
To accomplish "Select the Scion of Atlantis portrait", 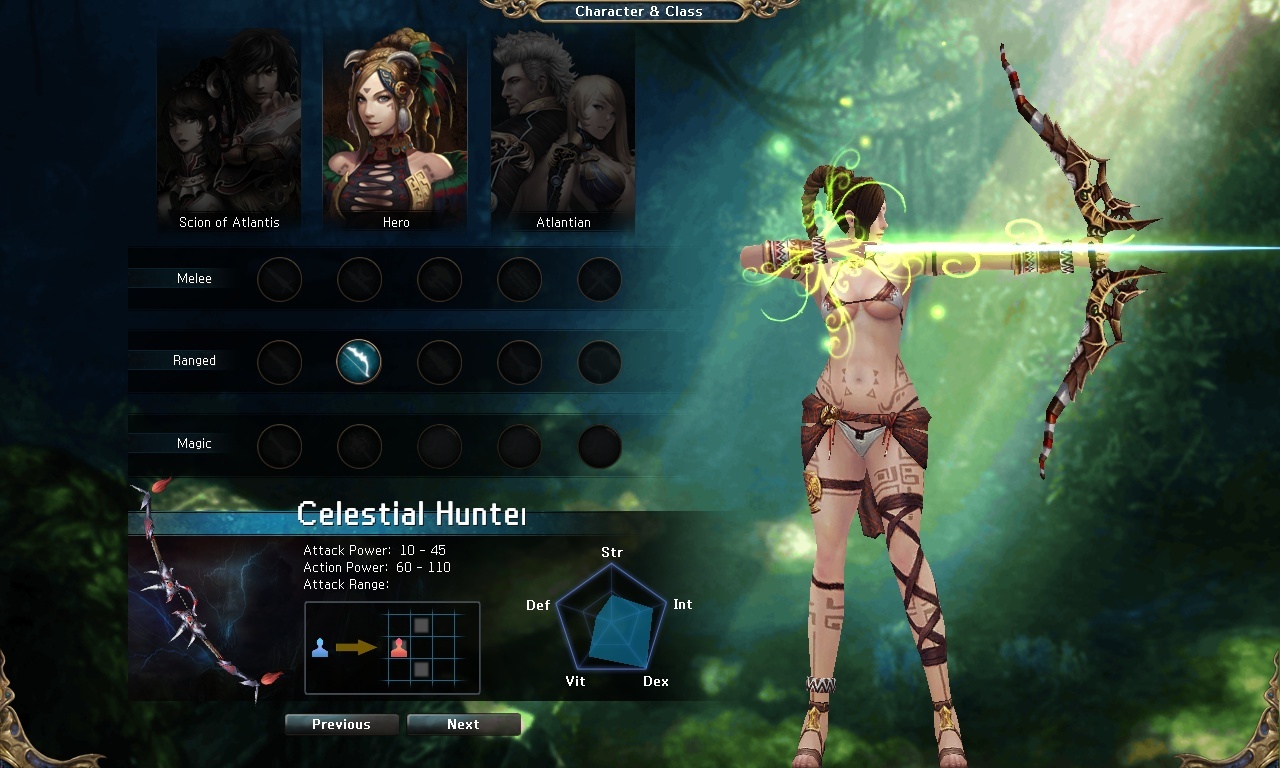I will tap(229, 130).
